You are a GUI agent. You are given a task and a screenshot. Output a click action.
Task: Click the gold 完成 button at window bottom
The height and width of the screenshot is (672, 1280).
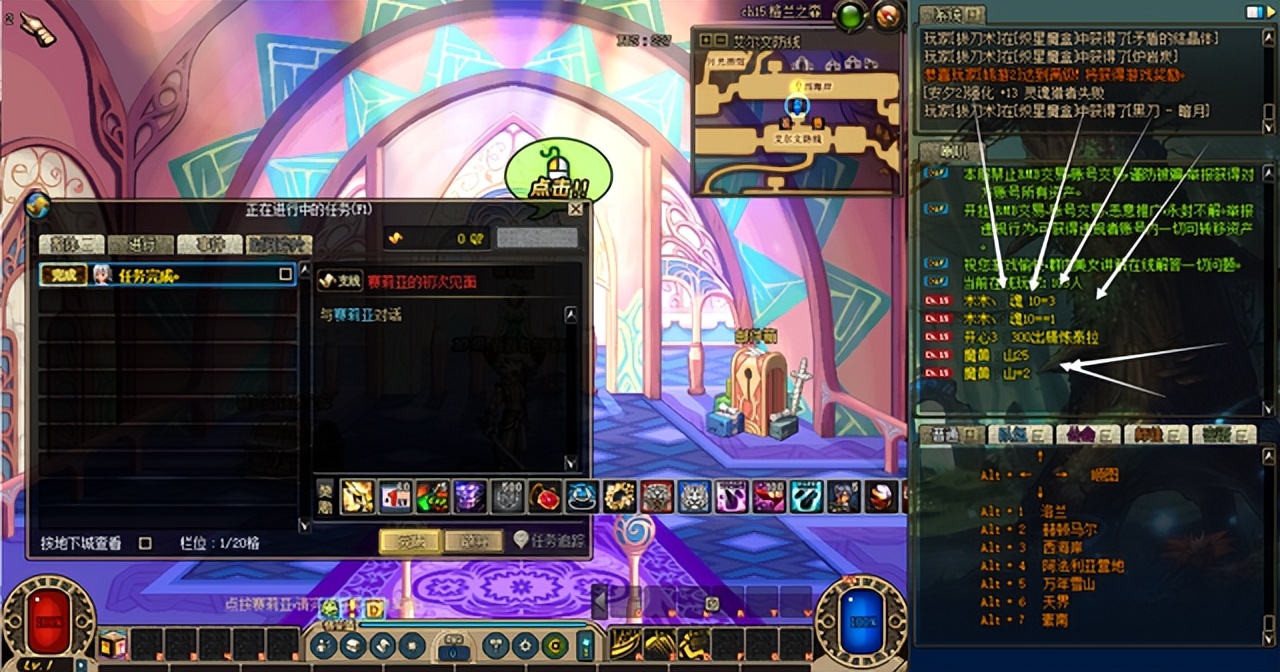pyautogui.click(x=410, y=541)
